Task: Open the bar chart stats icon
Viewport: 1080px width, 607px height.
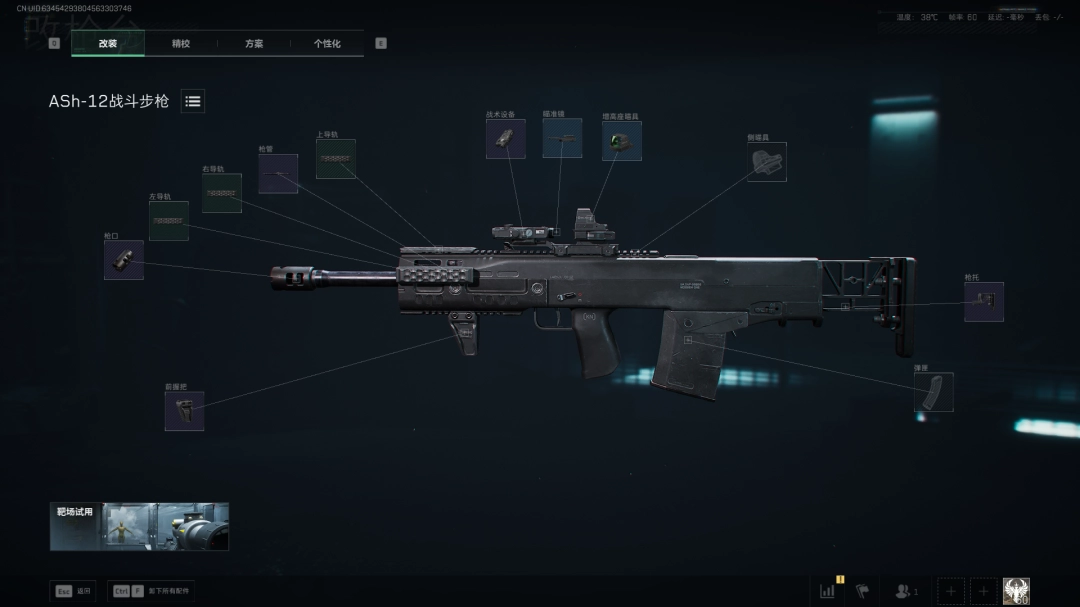Action: 828,591
